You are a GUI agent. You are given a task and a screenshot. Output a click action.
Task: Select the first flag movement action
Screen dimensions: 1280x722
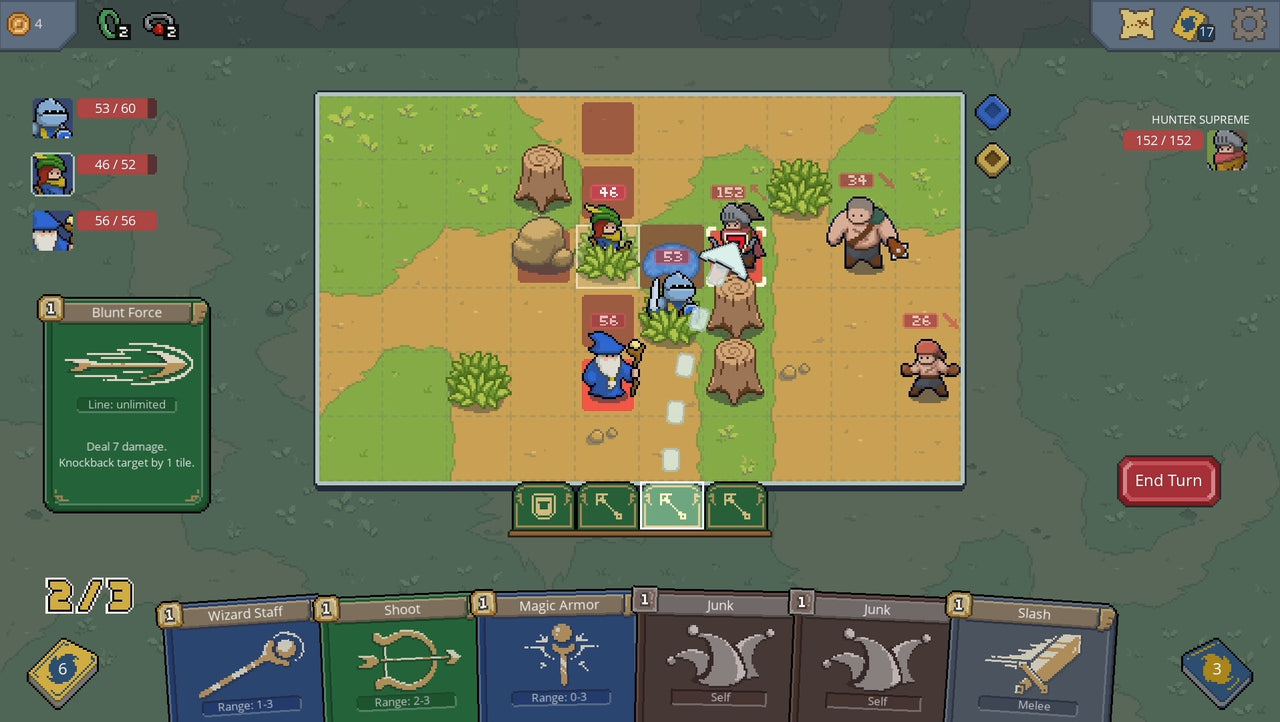tap(607, 507)
